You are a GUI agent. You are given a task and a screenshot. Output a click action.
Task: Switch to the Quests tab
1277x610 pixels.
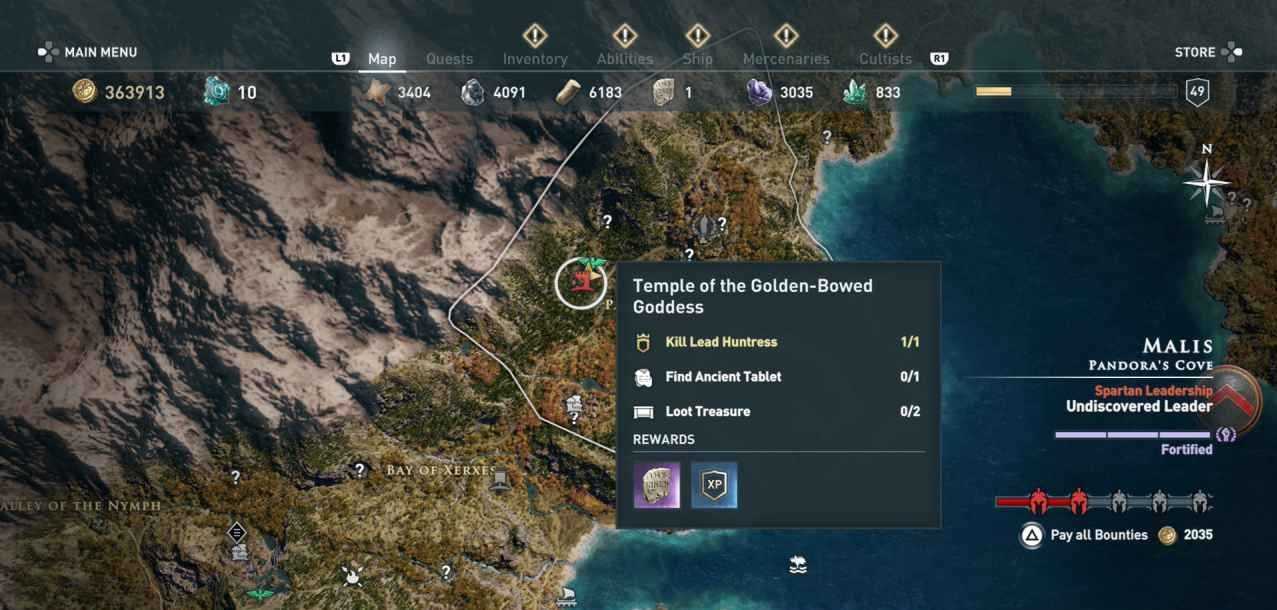point(449,59)
